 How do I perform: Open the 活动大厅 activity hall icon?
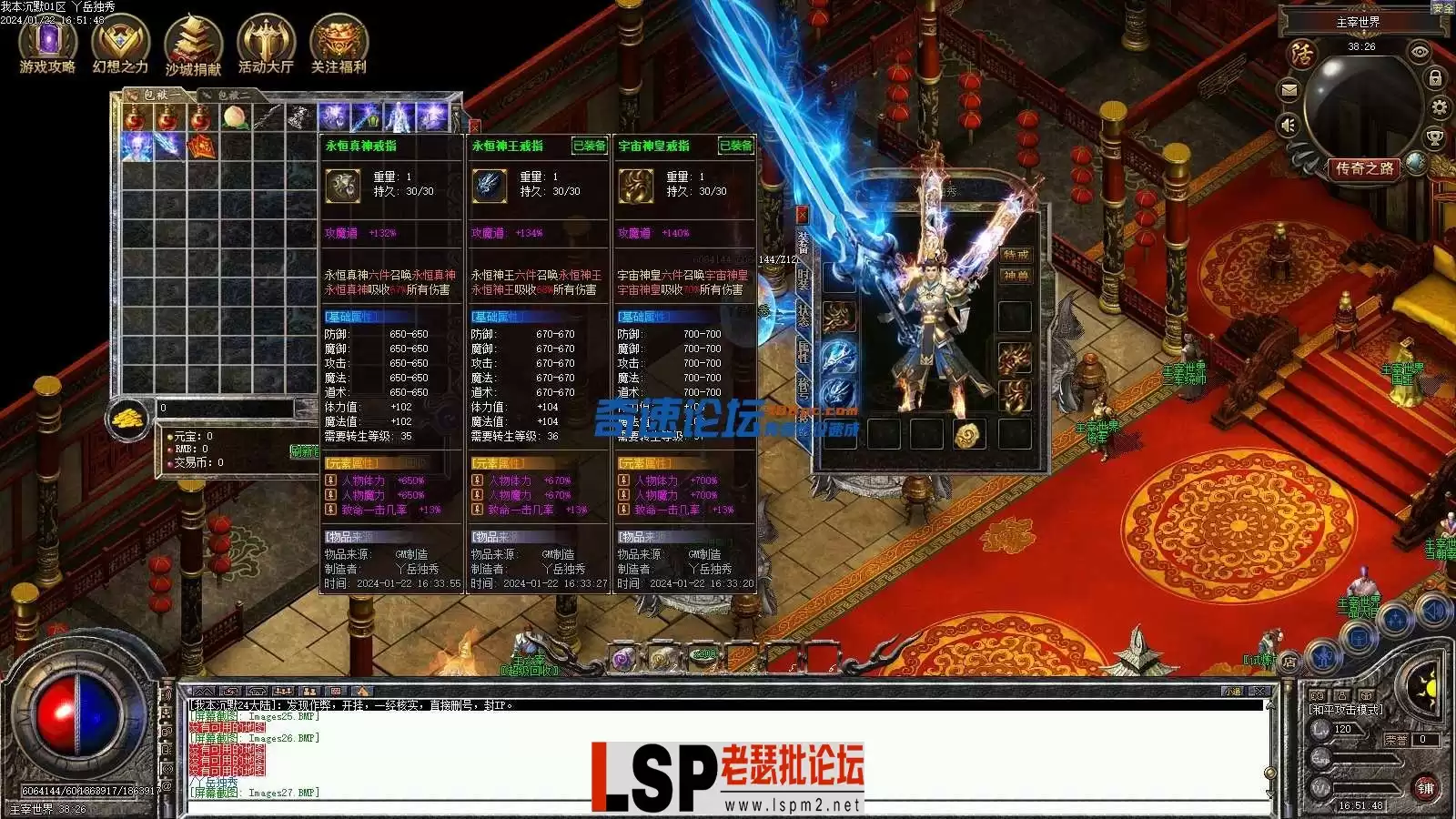pyautogui.click(x=265, y=41)
